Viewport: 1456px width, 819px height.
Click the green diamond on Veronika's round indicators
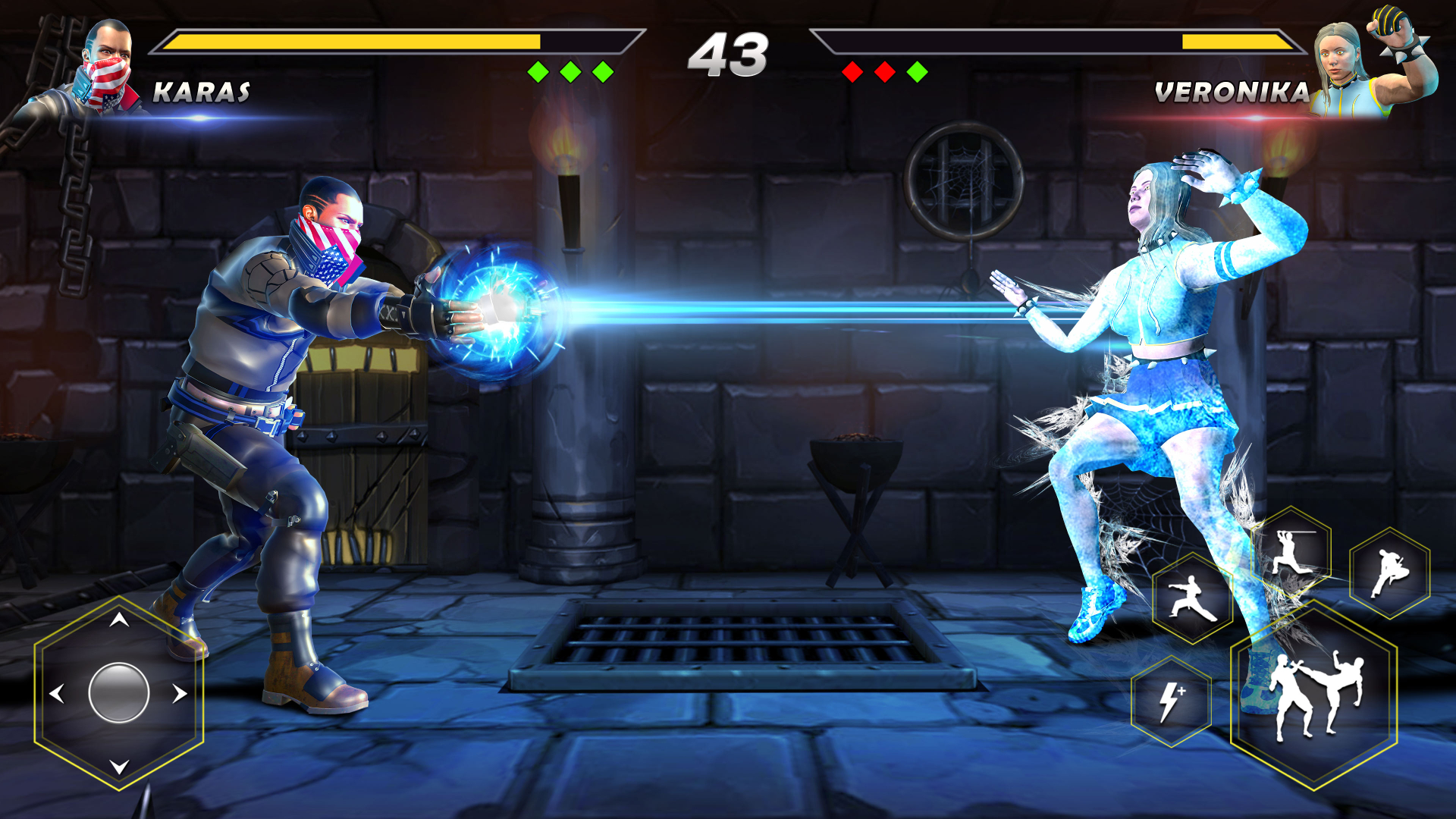pyautogui.click(x=917, y=71)
